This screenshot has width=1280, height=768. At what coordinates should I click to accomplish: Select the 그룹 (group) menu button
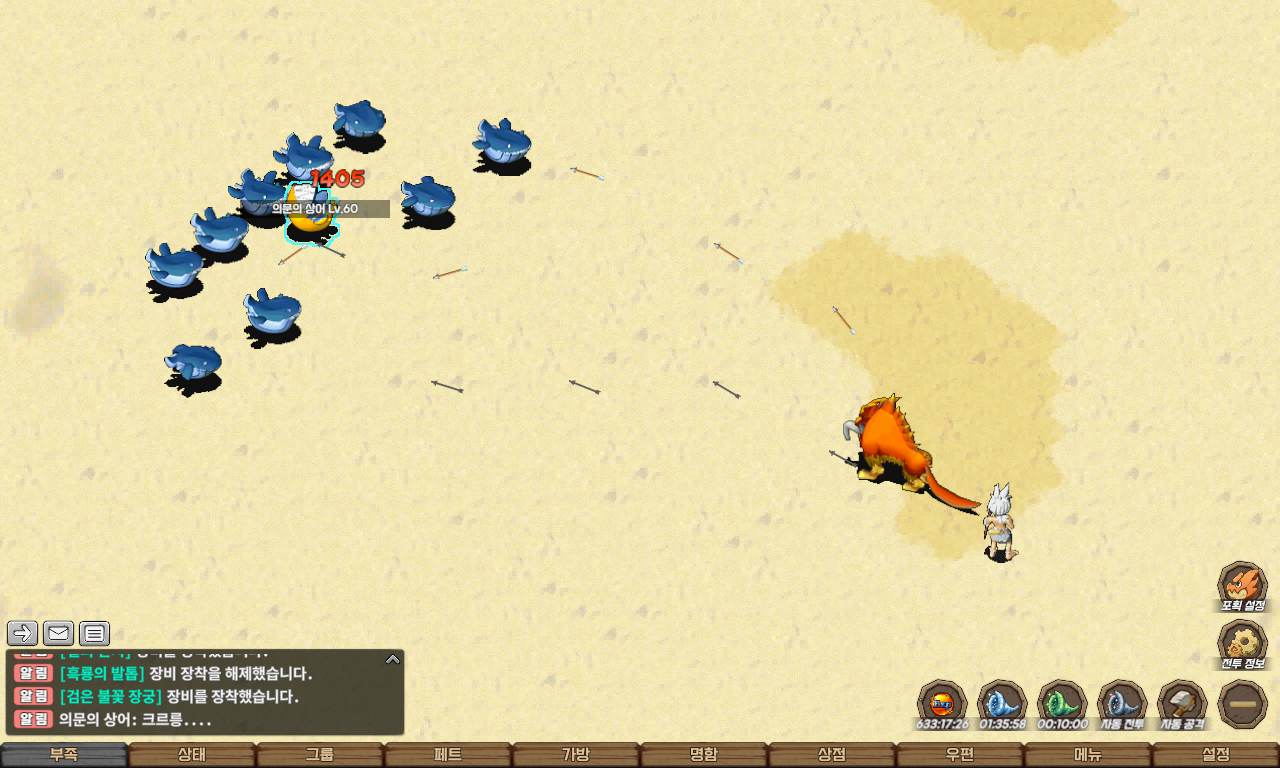320,755
